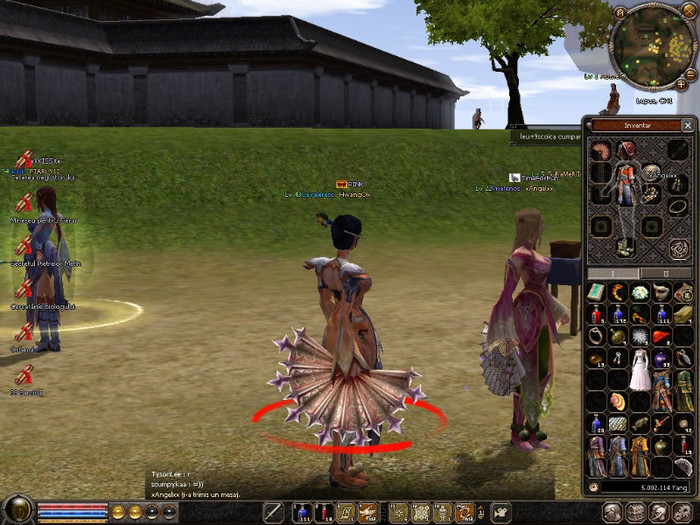Viewport: 700px width, 525px height.
Task: Open the red scroll icon beside xXISSxx
Action: coord(23,159)
